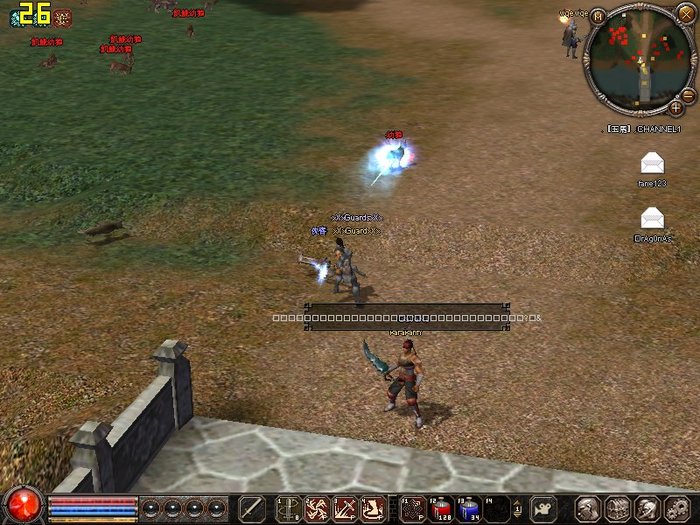Zoom in the minimap with plus button
The height and width of the screenshot is (525, 700).
click(x=676, y=107)
